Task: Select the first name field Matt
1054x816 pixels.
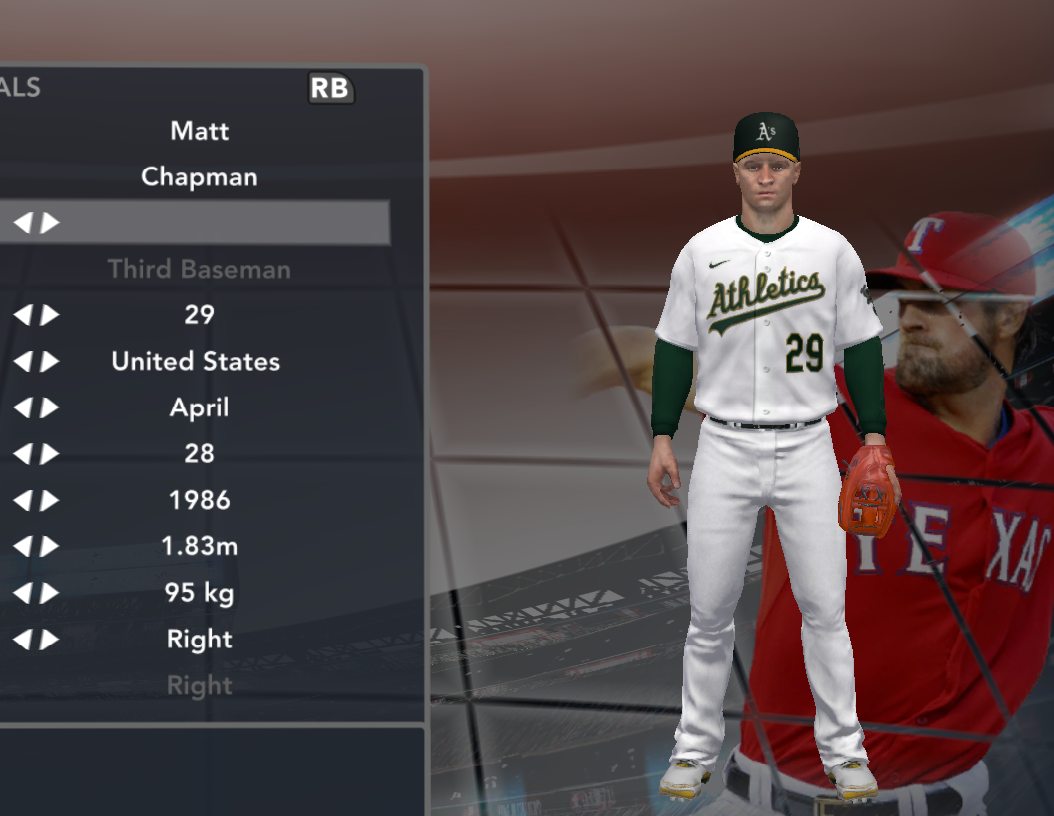Action: pyautogui.click(x=199, y=131)
